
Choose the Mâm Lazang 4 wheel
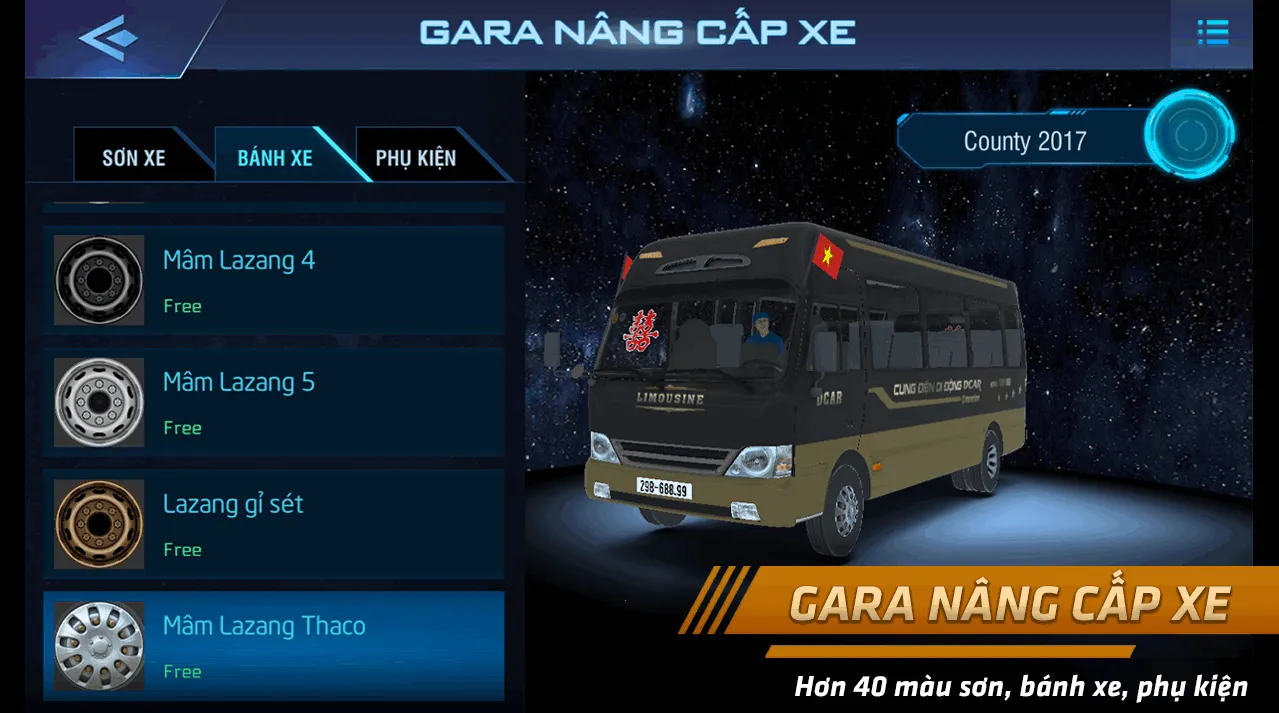point(273,280)
